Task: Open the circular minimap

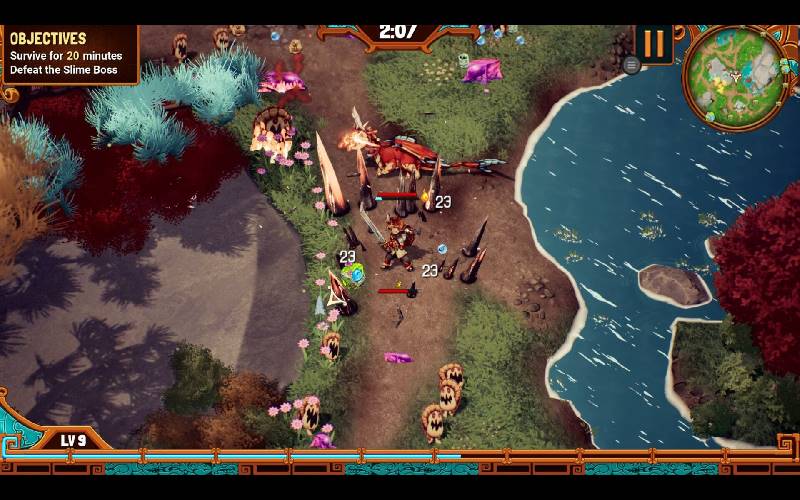Action: click(x=734, y=77)
